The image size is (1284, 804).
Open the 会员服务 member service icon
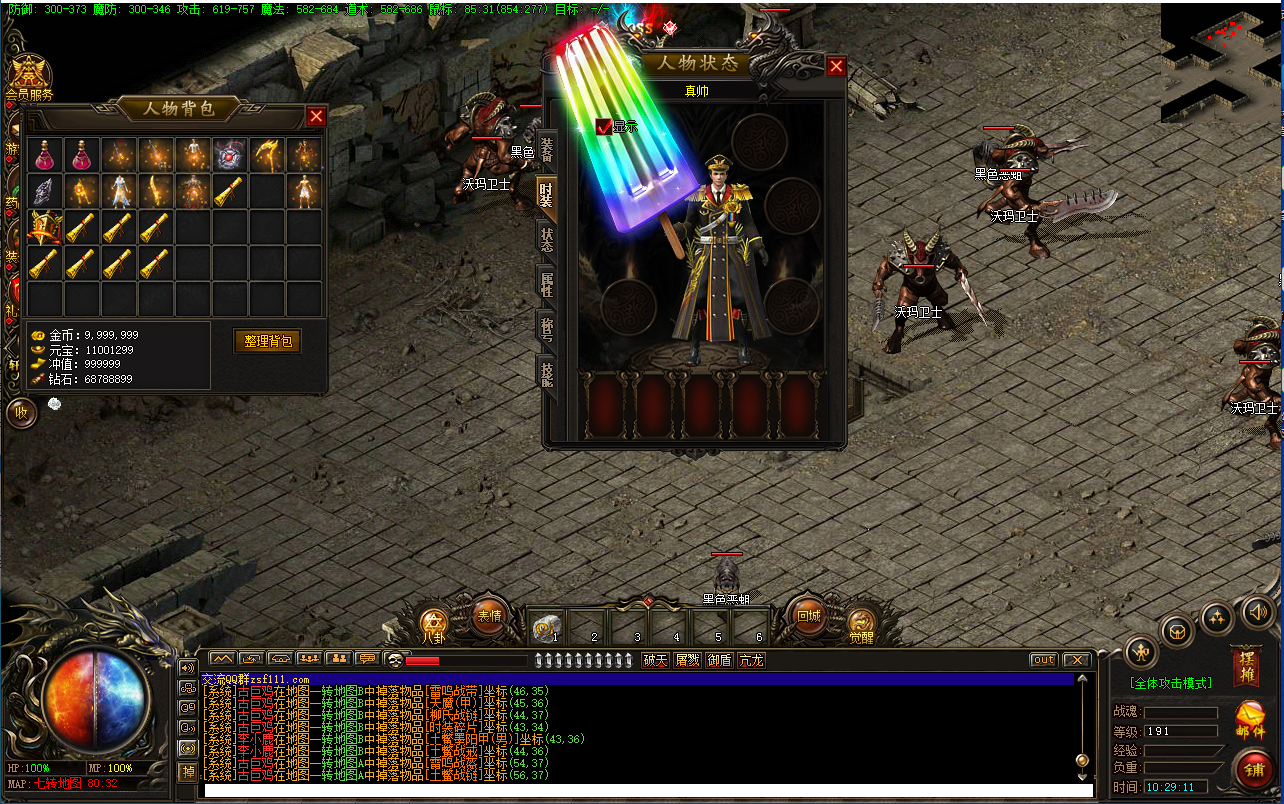pyautogui.click(x=30, y=75)
